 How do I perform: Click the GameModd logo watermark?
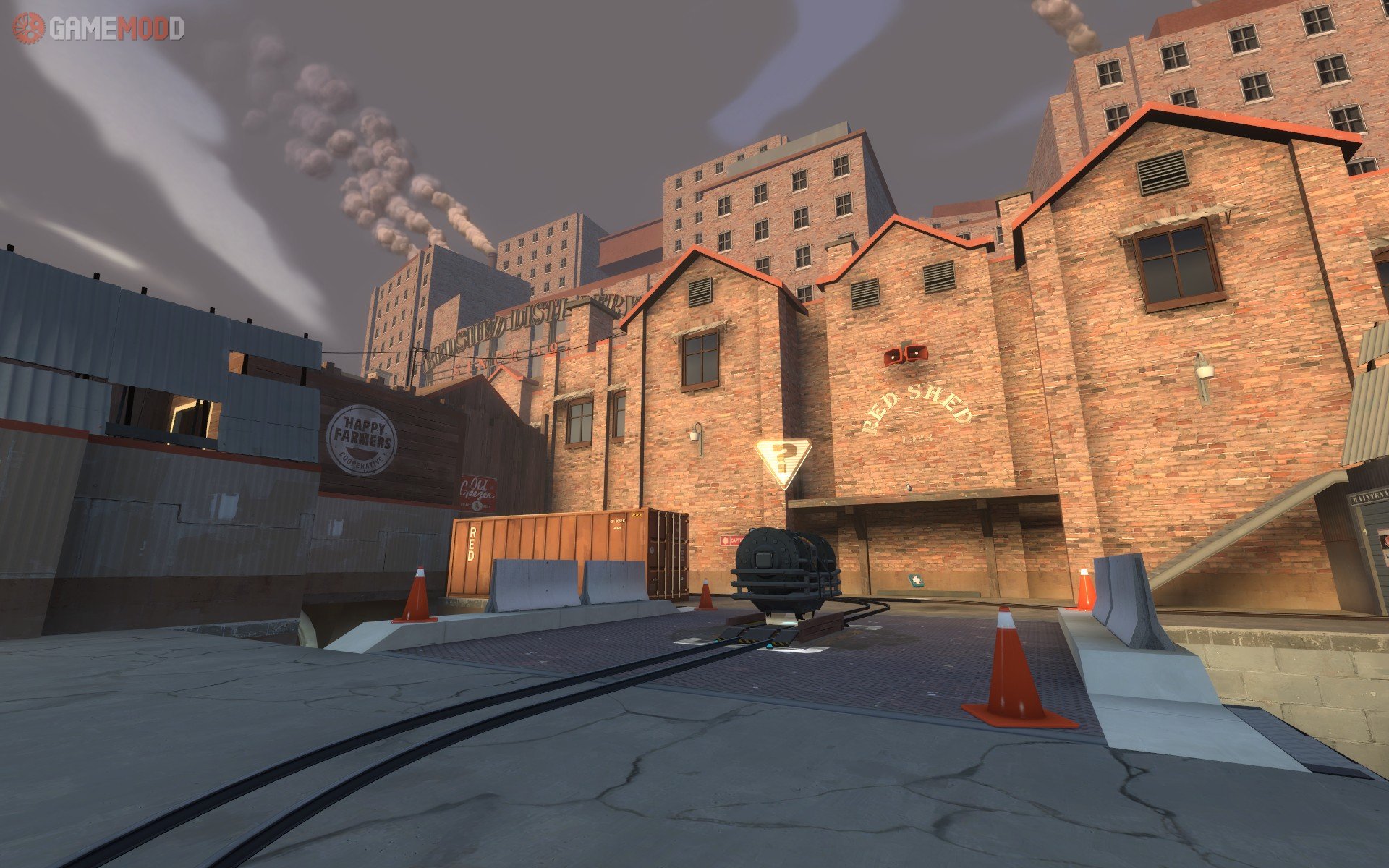coord(98,28)
